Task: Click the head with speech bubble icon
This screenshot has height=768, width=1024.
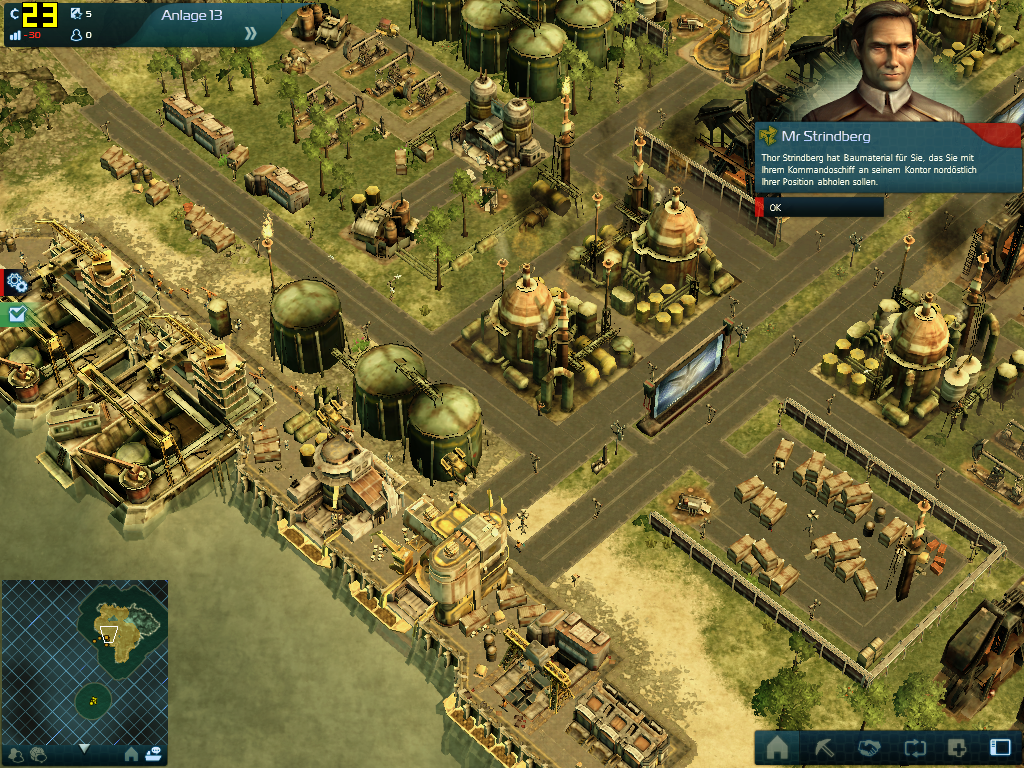Action: [x=38, y=754]
